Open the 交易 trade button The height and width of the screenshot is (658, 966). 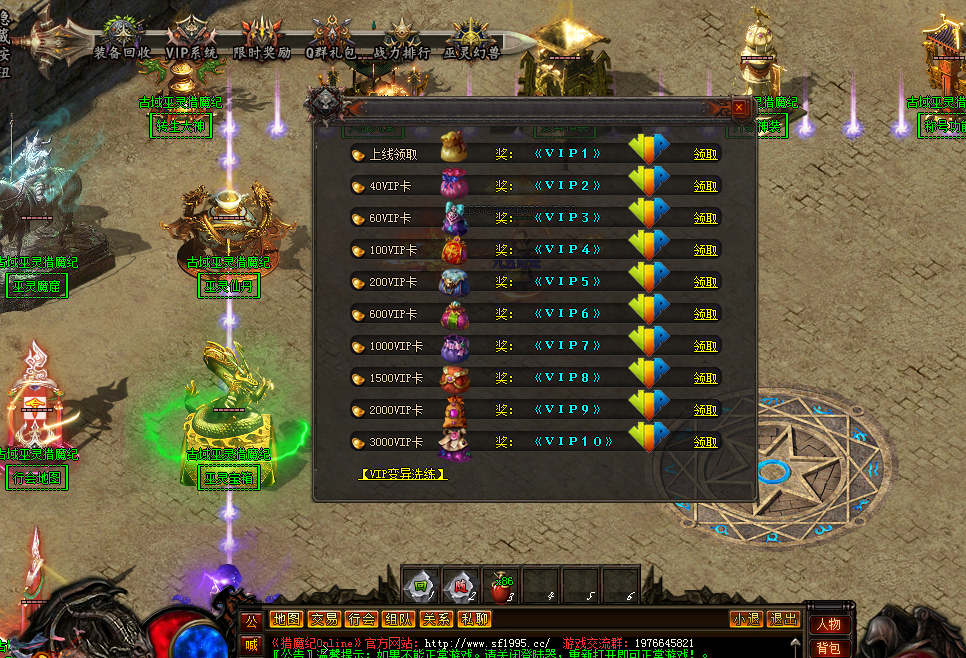click(x=323, y=619)
